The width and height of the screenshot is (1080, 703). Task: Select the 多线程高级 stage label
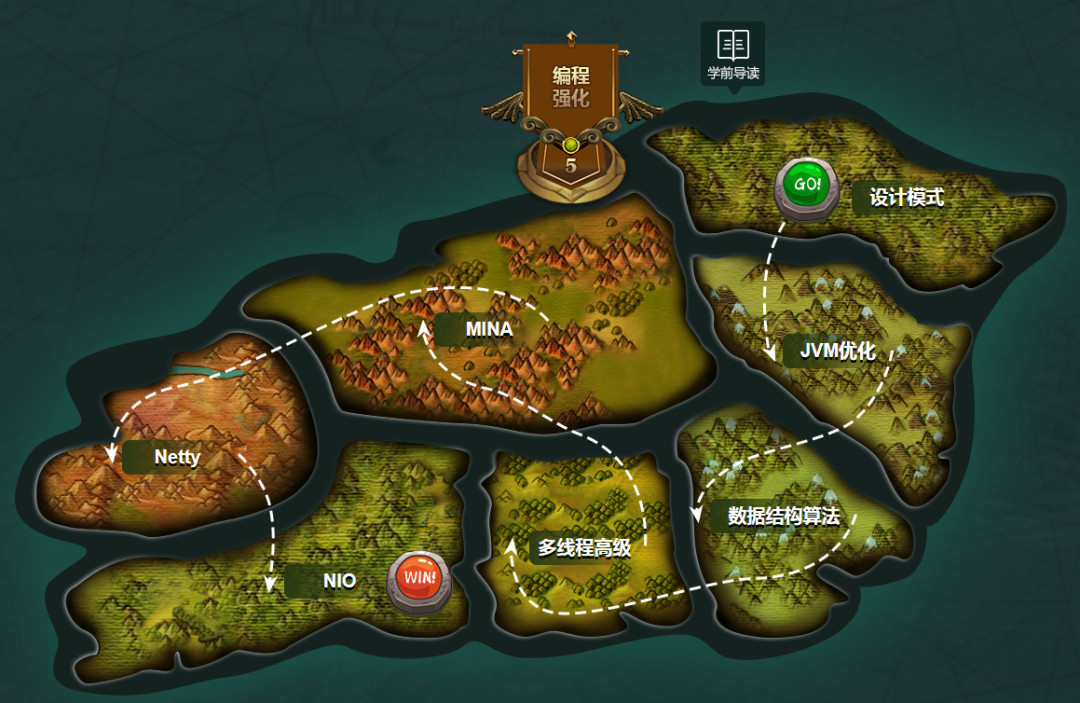583,547
